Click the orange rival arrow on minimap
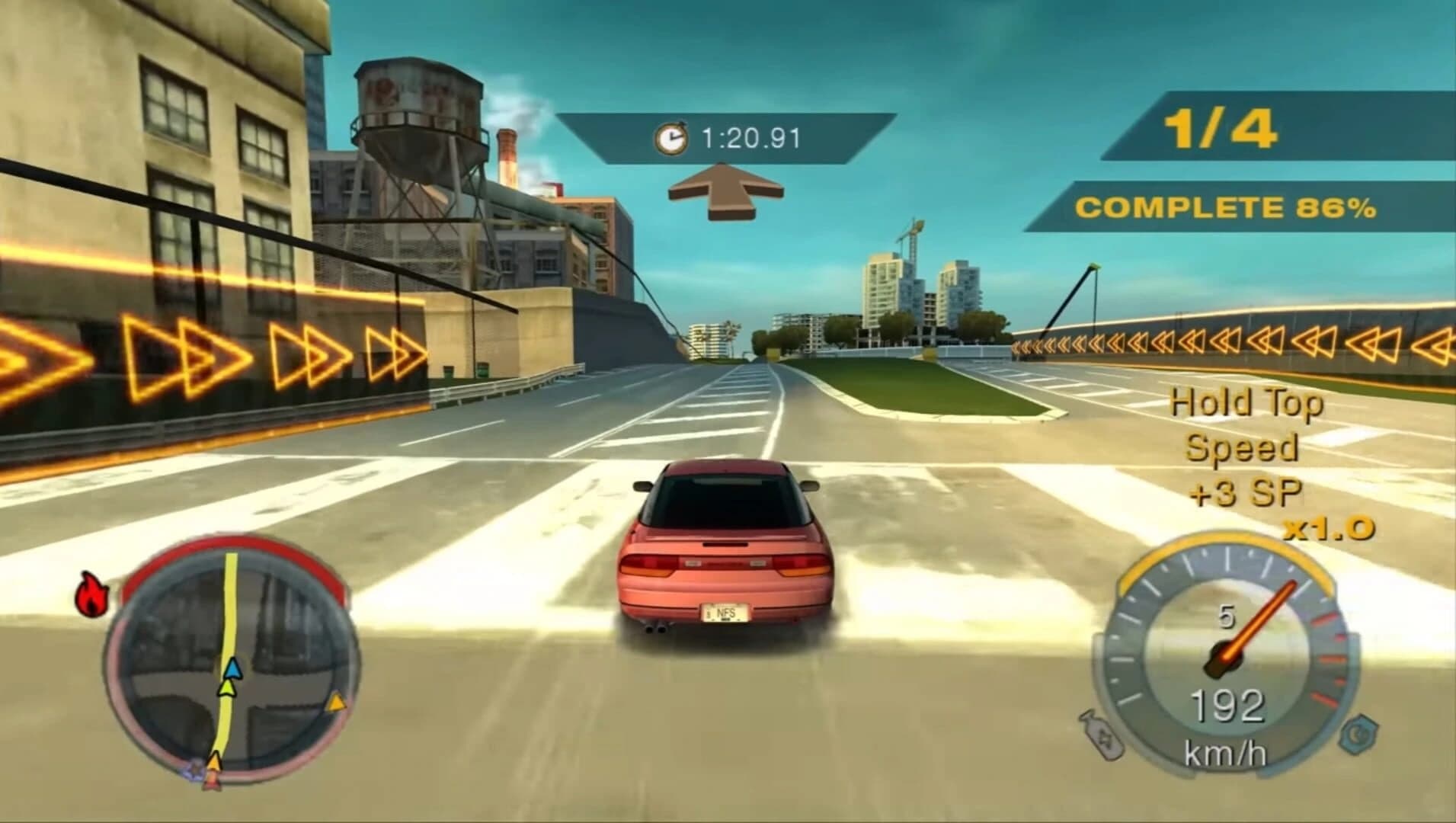Viewport: 1456px width, 823px height. point(337,703)
